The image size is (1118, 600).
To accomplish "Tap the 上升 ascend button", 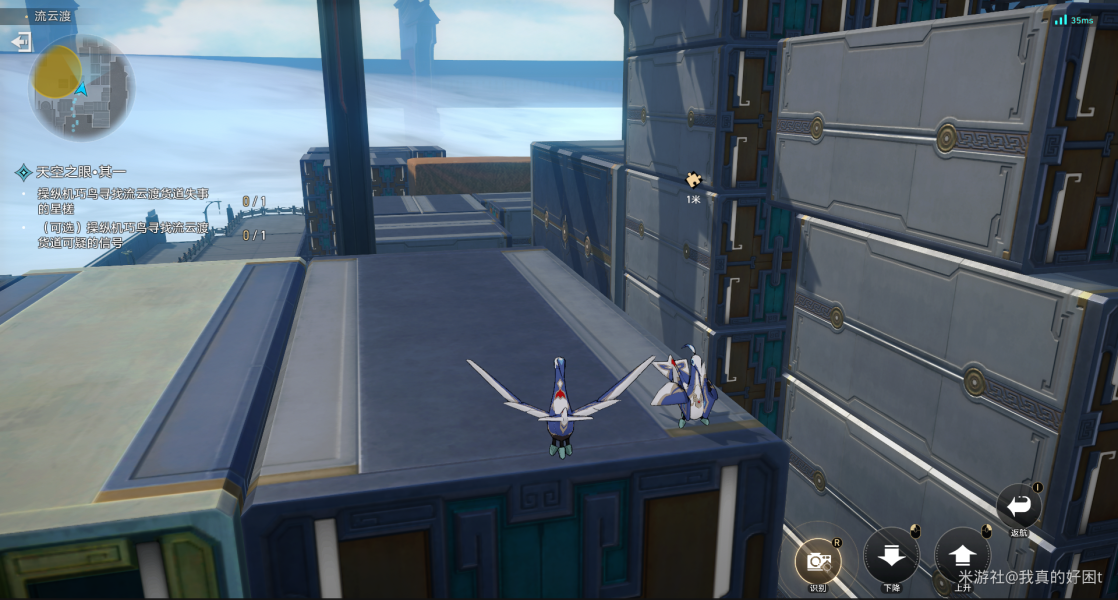I will click(962, 555).
